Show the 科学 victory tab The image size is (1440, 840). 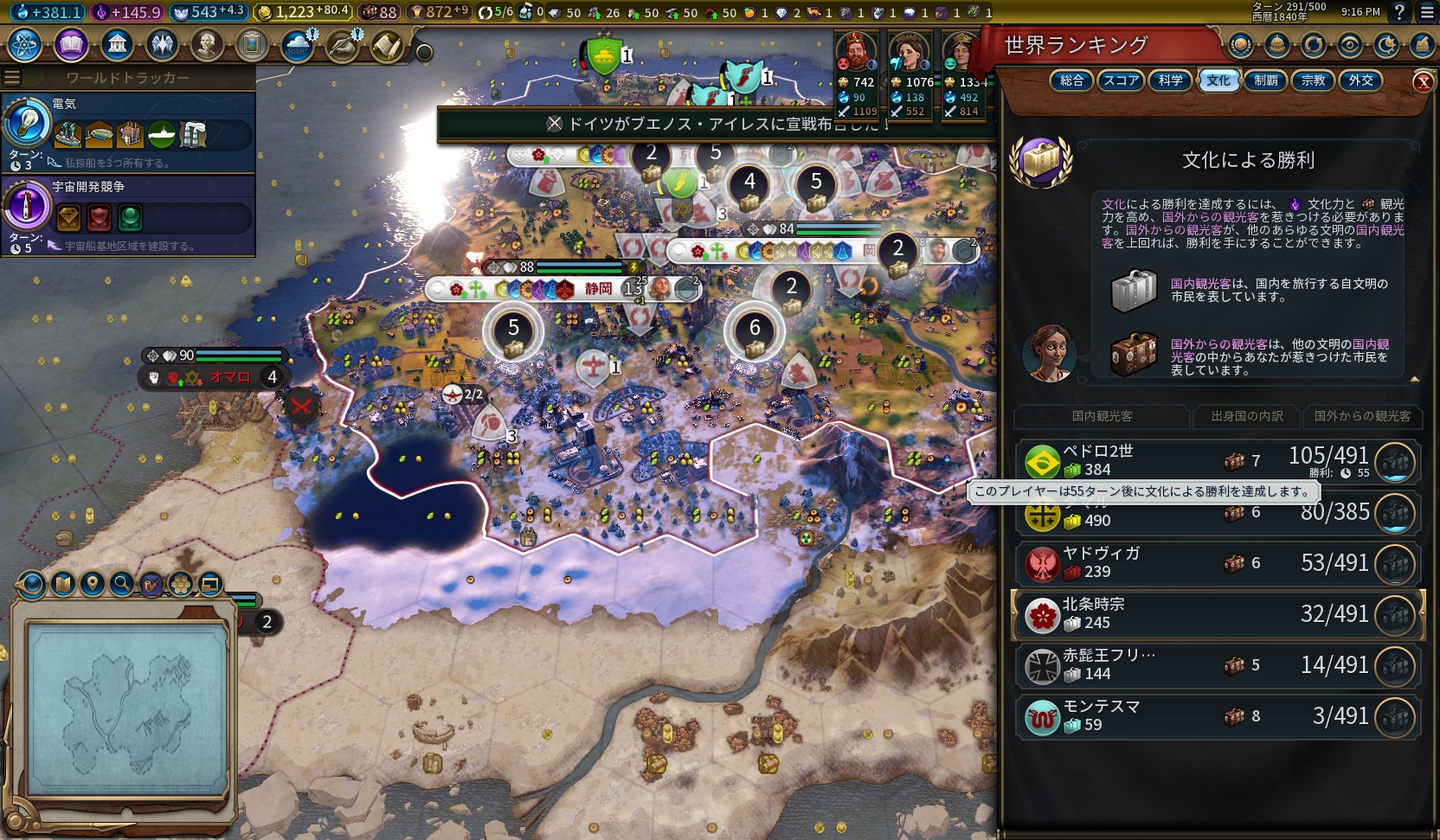tap(1170, 80)
